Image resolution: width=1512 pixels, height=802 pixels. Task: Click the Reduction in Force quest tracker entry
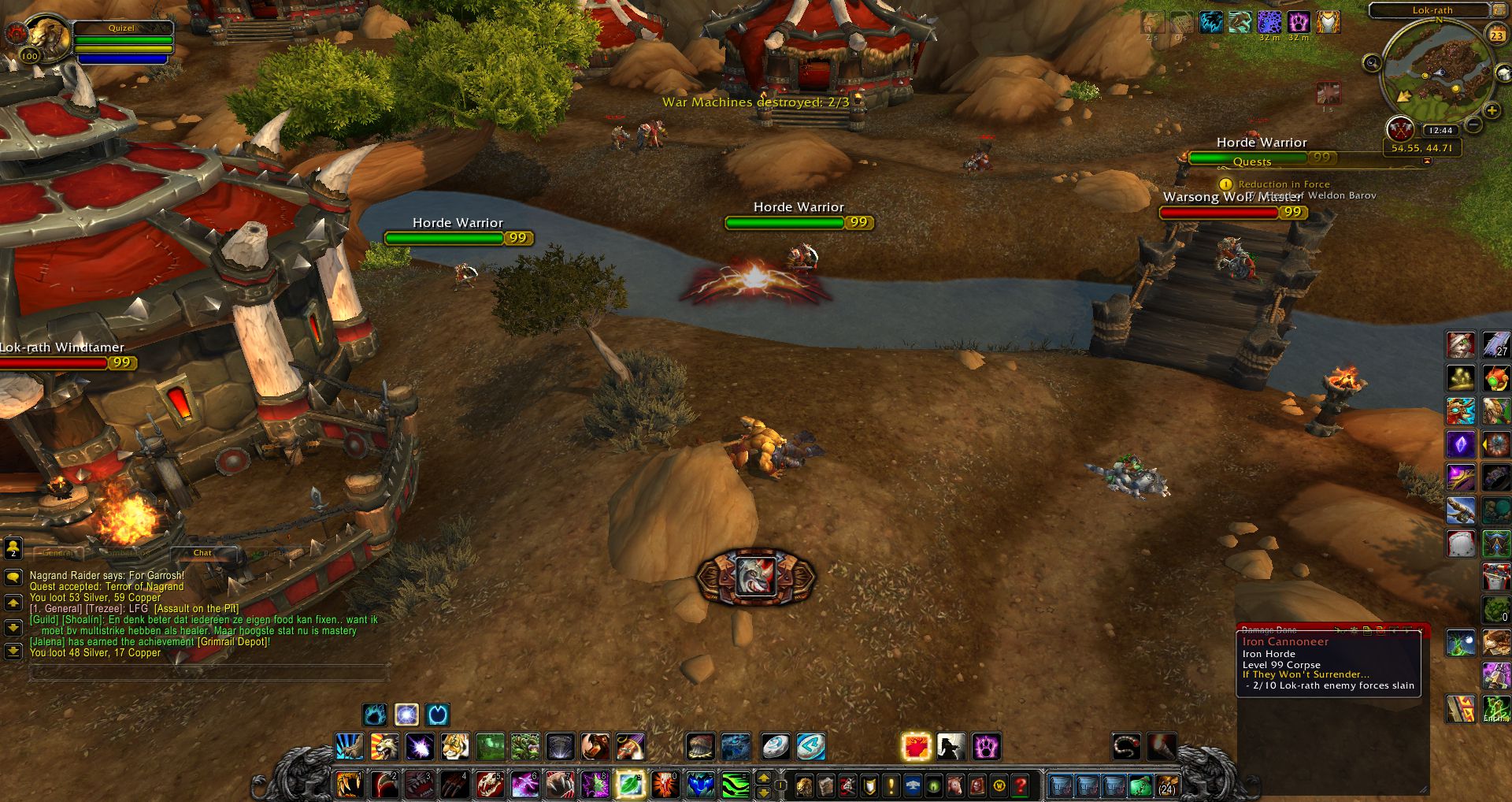[1284, 184]
